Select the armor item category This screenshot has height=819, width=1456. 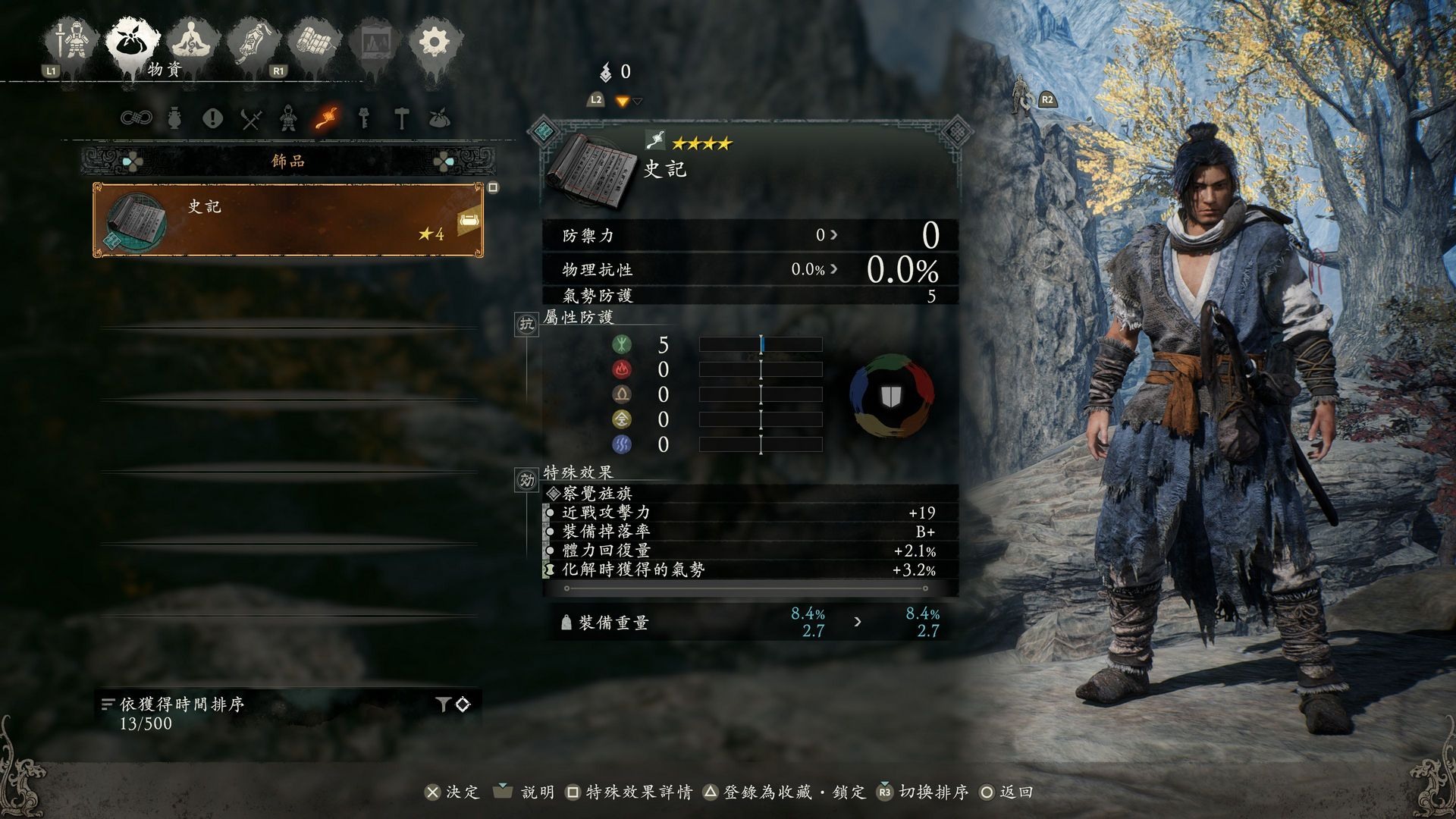point(288,118)
